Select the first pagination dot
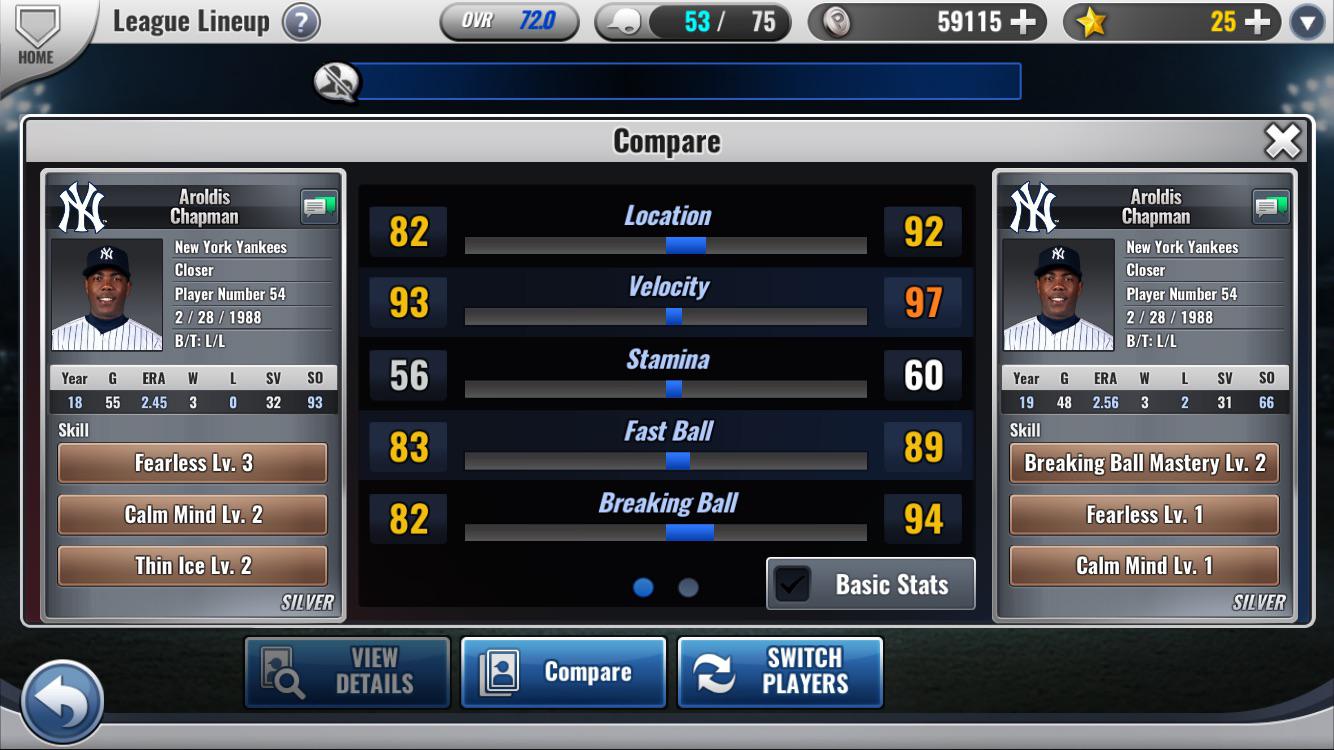The height and width of the screenshot is (750, 1334). point(642,587)
